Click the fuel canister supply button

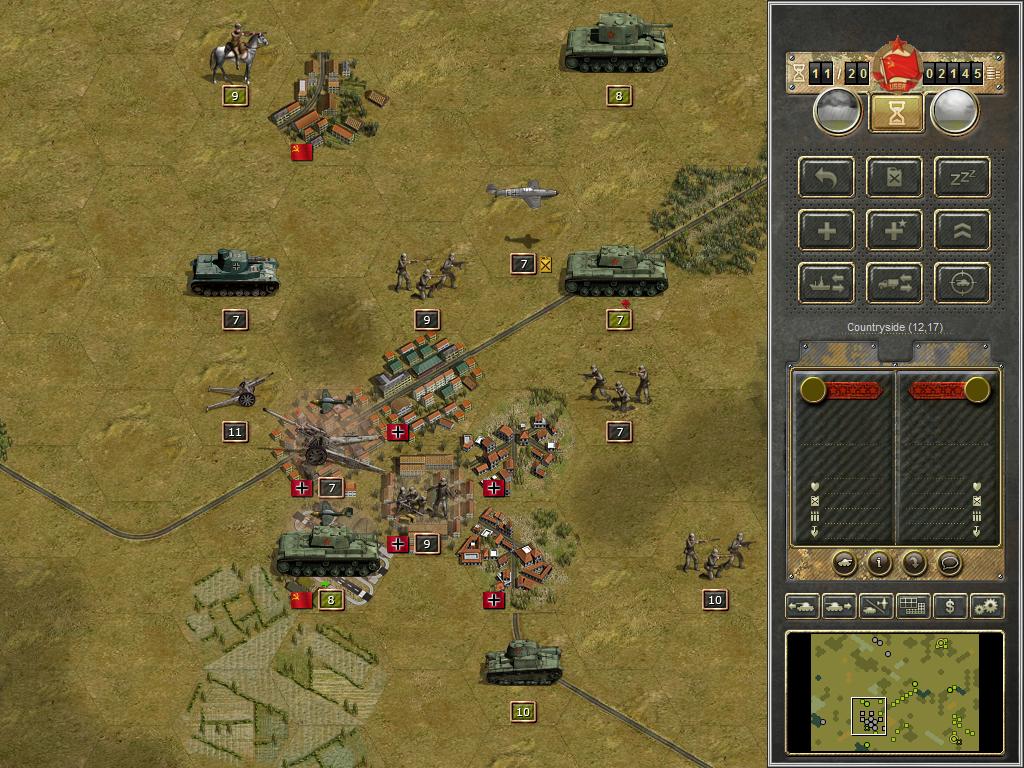(895, 178)
